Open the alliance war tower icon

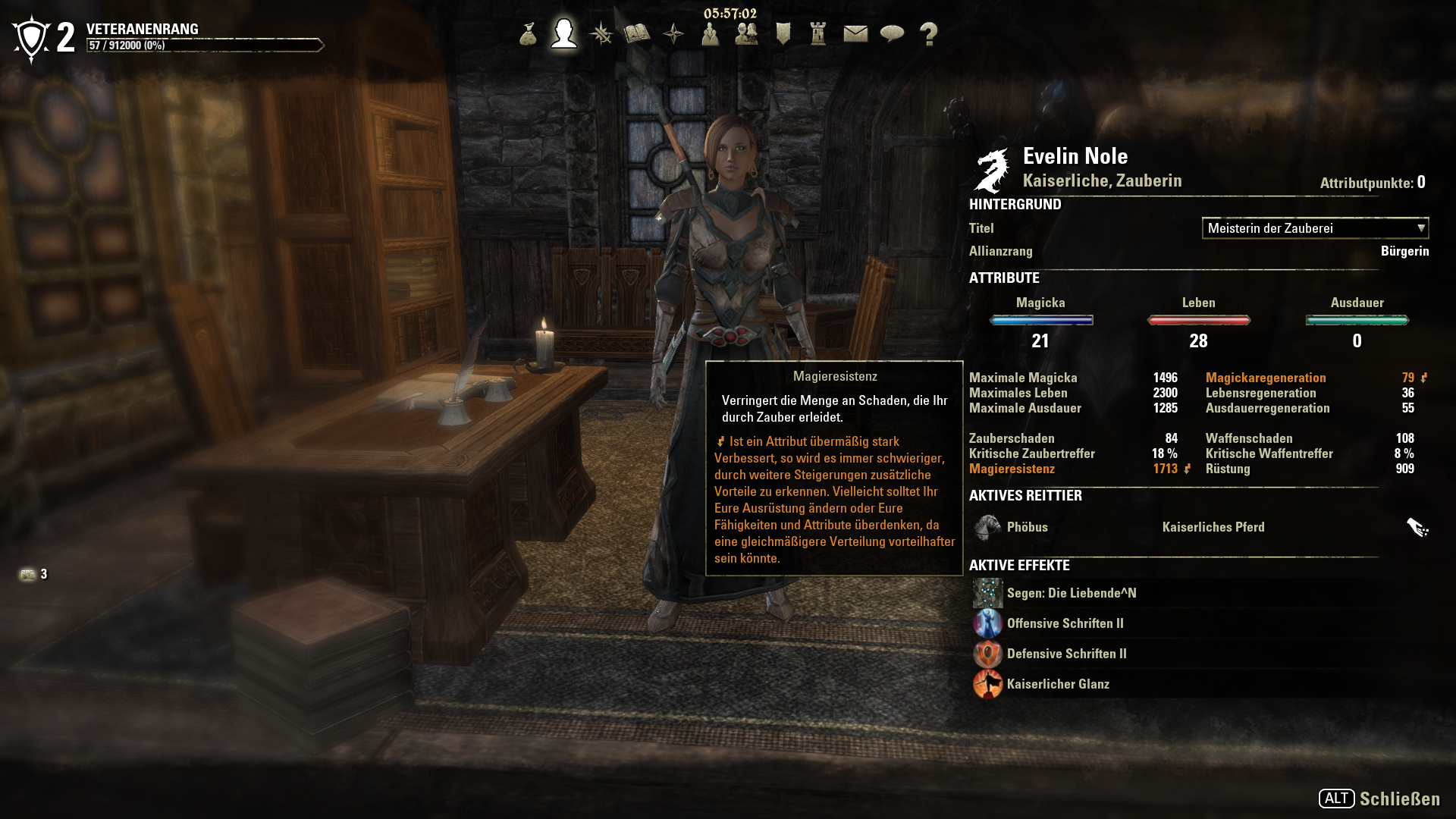pos(818,34)
